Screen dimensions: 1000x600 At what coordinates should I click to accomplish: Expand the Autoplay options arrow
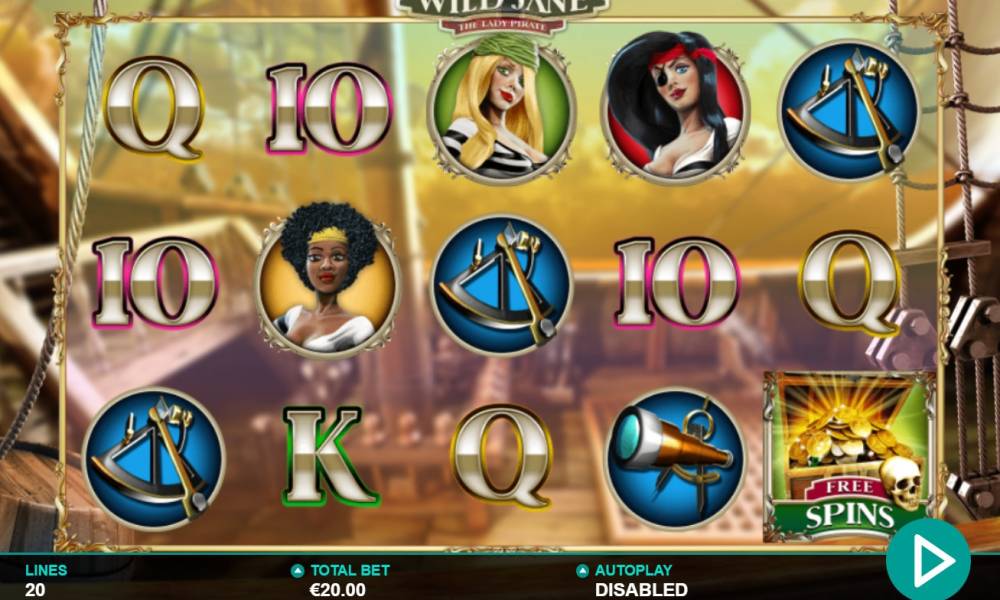click(x=582, y=571)
